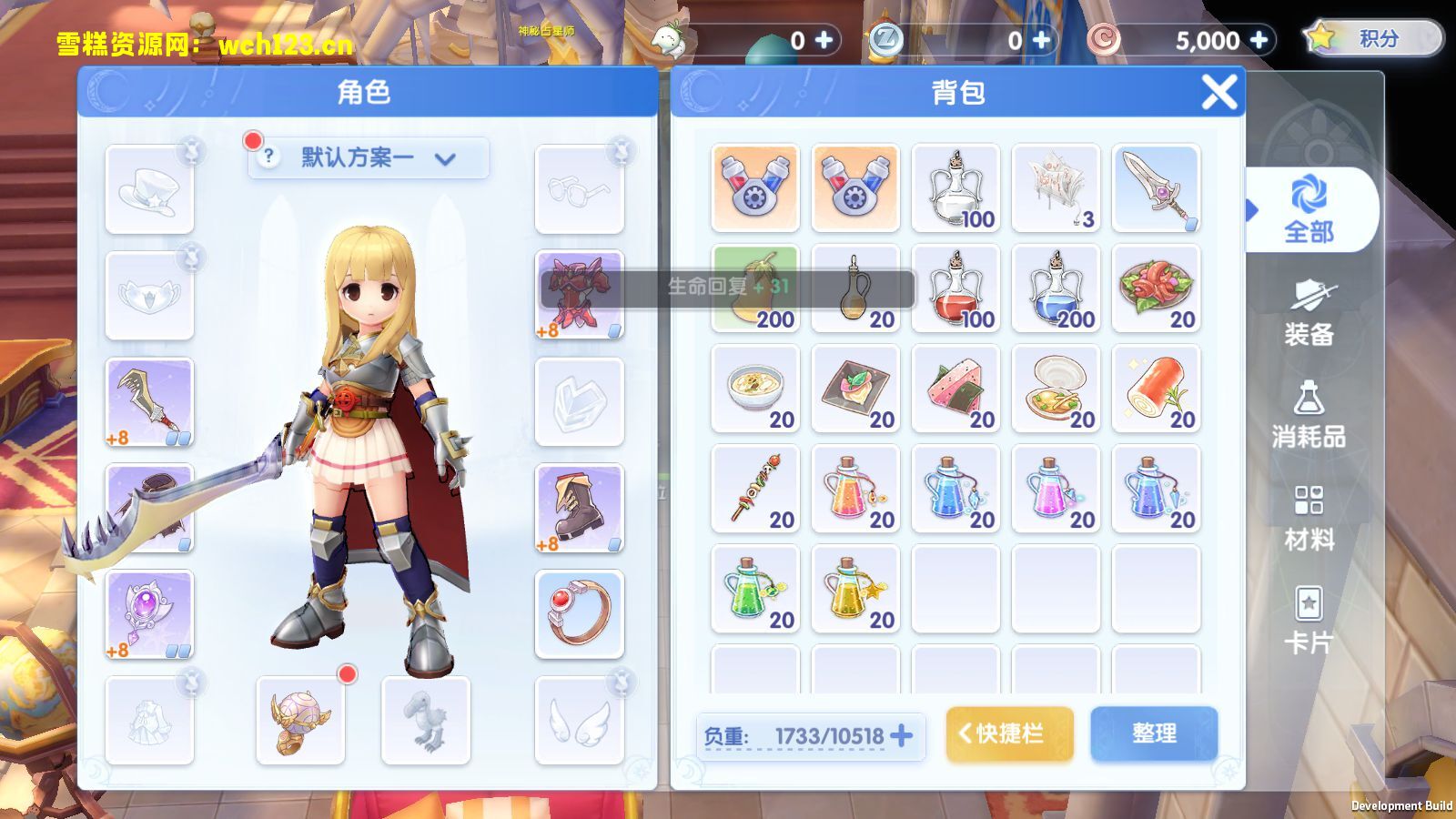Viewport: 1456px width, 819px height.
Task: Select the purple gem accessory slot
Action: click(x=149, y=613)
